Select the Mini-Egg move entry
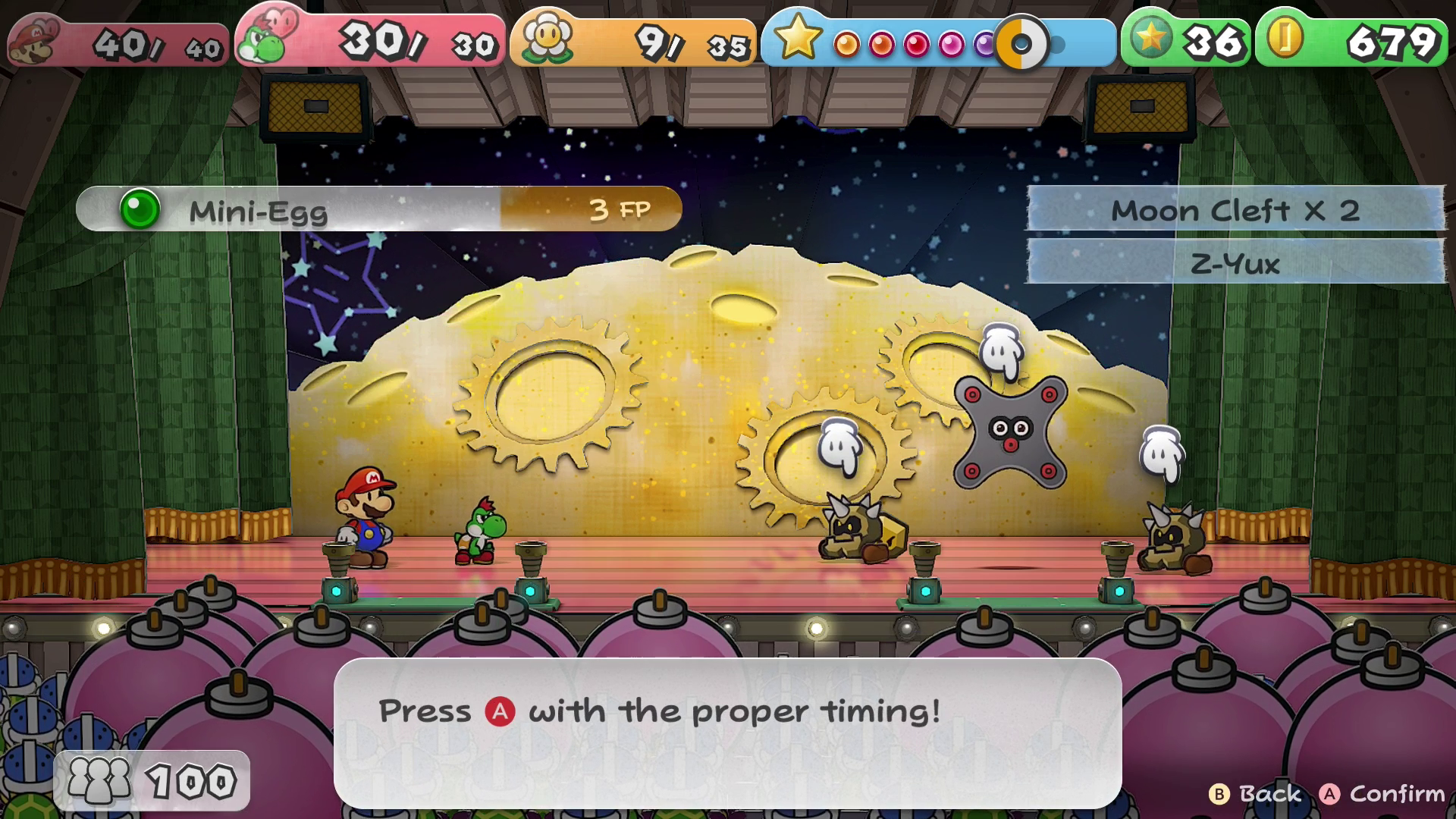 coord(378,209)
